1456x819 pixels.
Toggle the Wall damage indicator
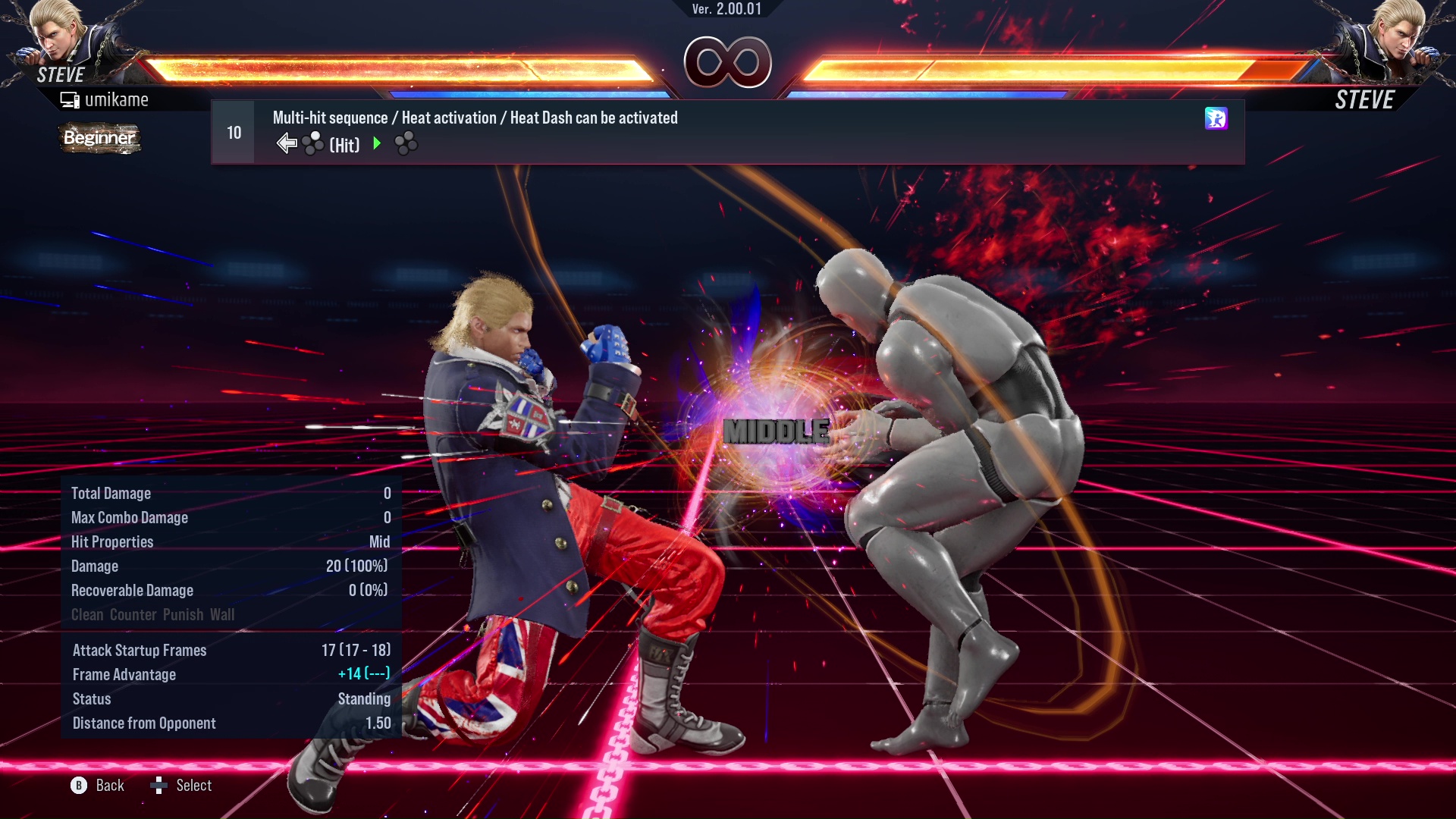[224, 614]
